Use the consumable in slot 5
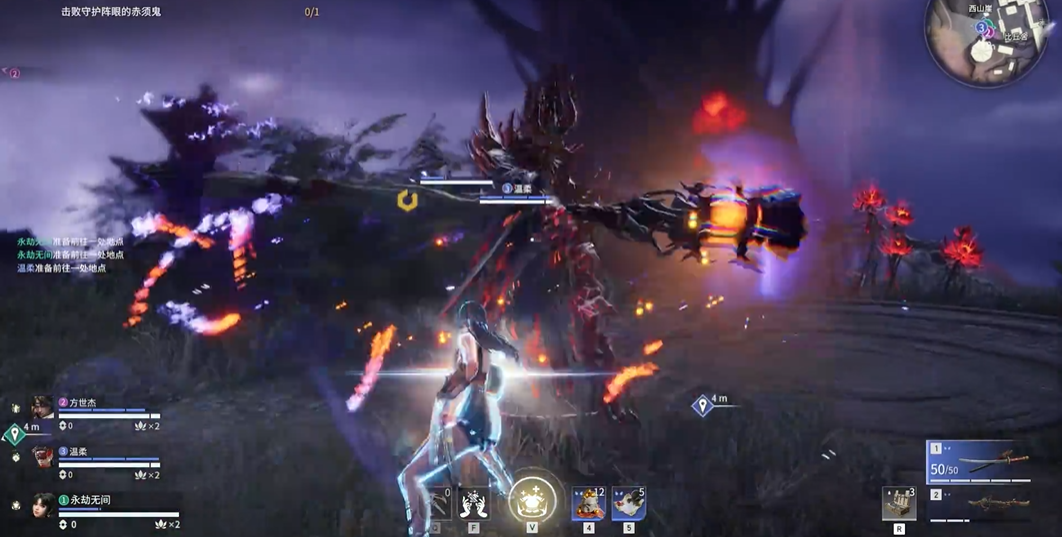This screenshot has width=1062, height=537. click(628, 504)
